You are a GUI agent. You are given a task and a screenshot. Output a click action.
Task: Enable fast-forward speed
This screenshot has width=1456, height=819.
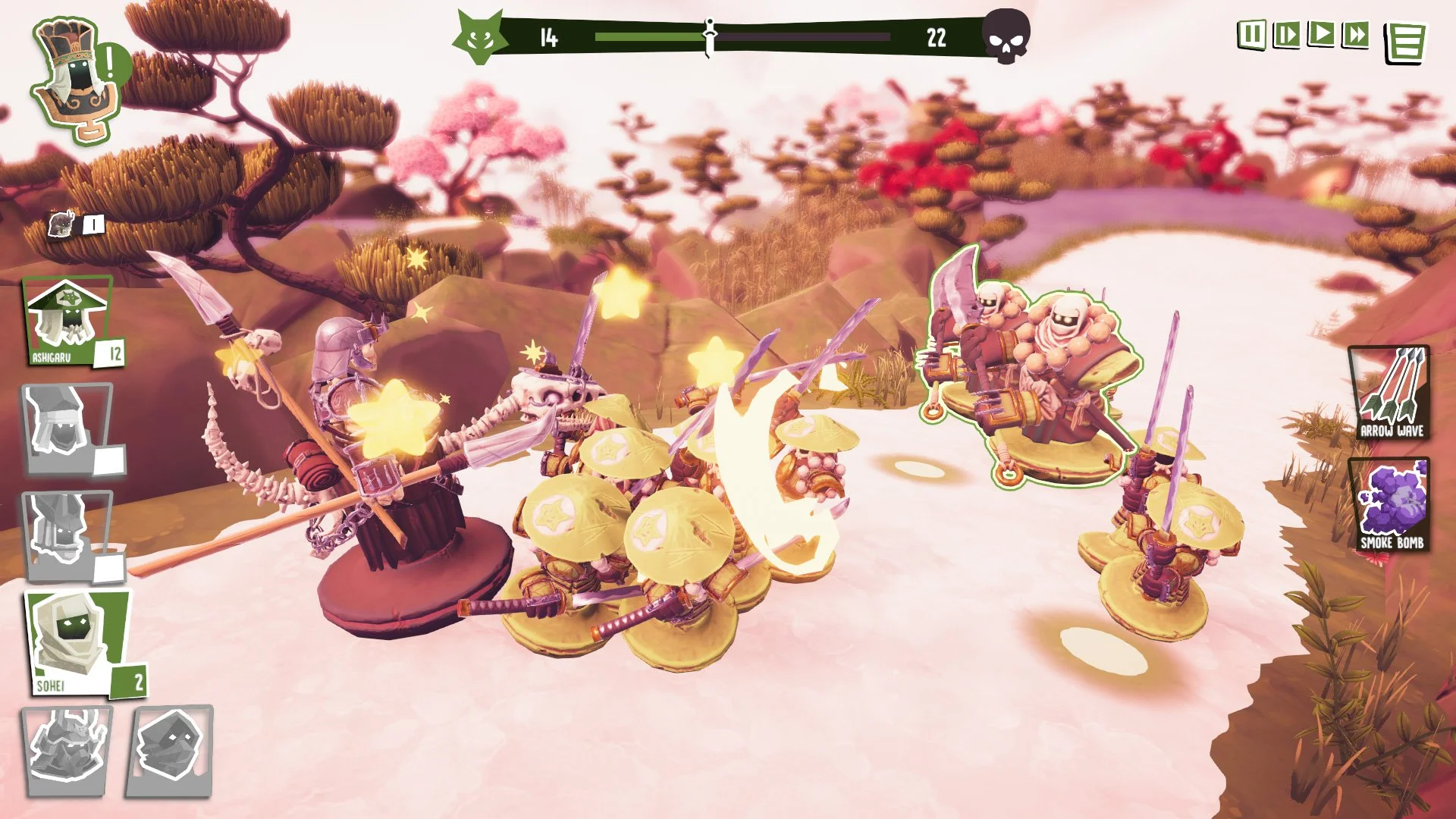coord(1355,34)
